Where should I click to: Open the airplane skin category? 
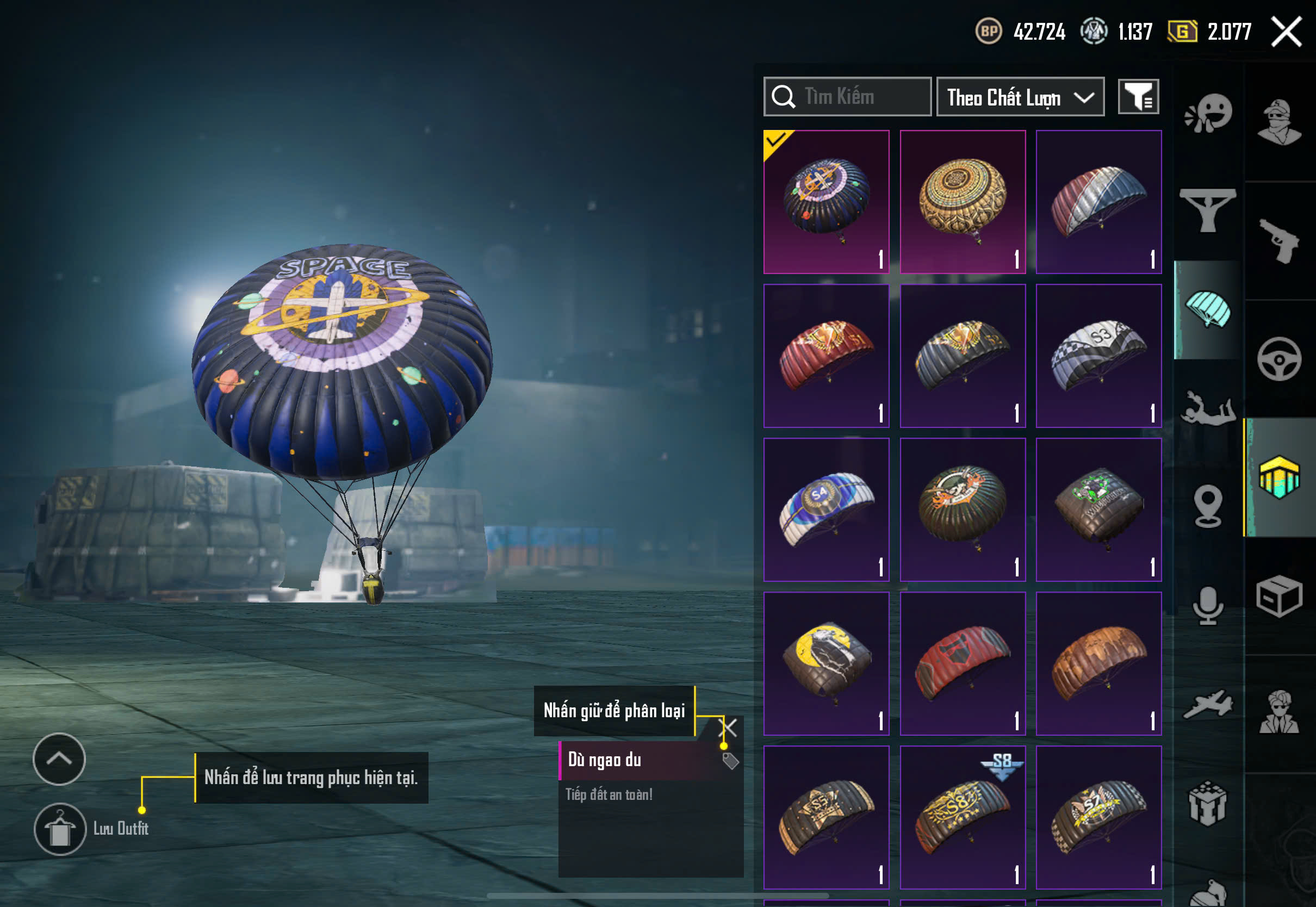(x=1207, y=705)
